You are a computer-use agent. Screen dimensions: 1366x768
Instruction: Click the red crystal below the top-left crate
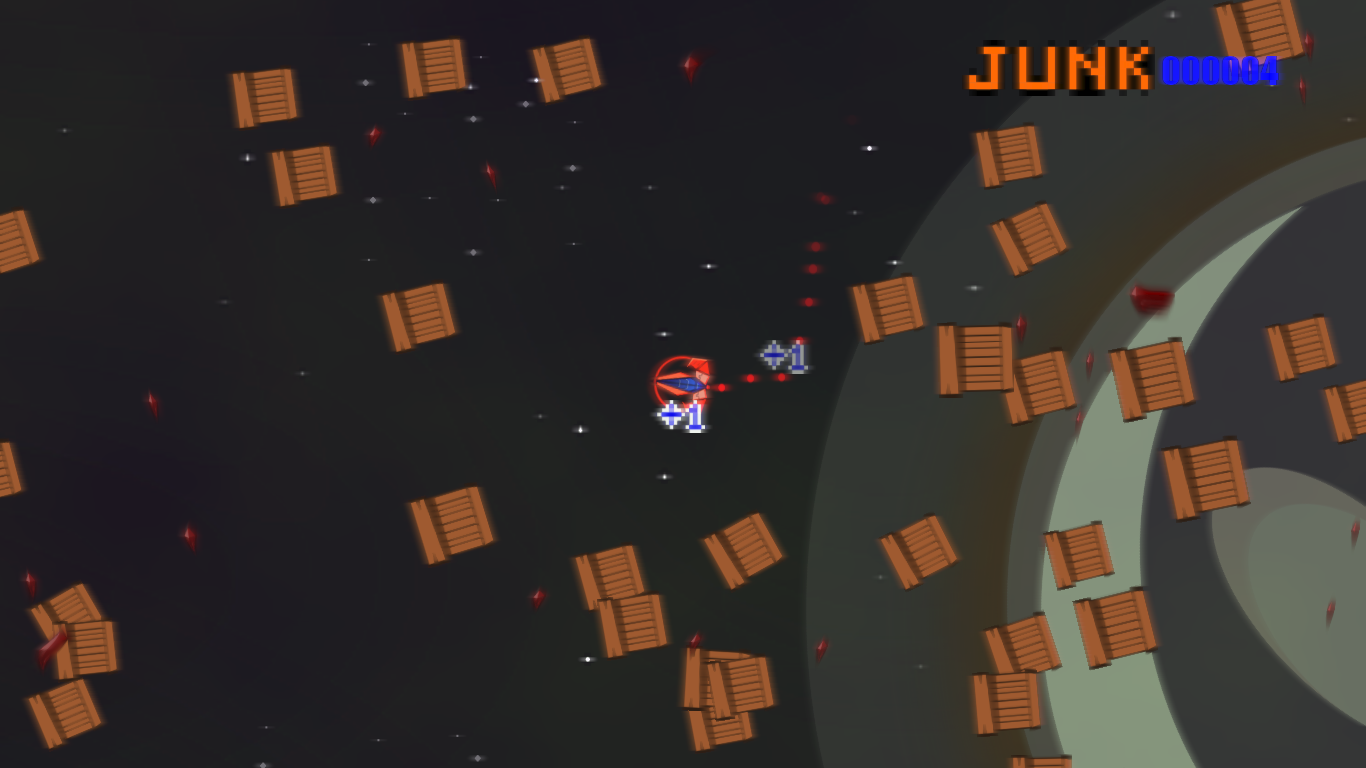374,137
